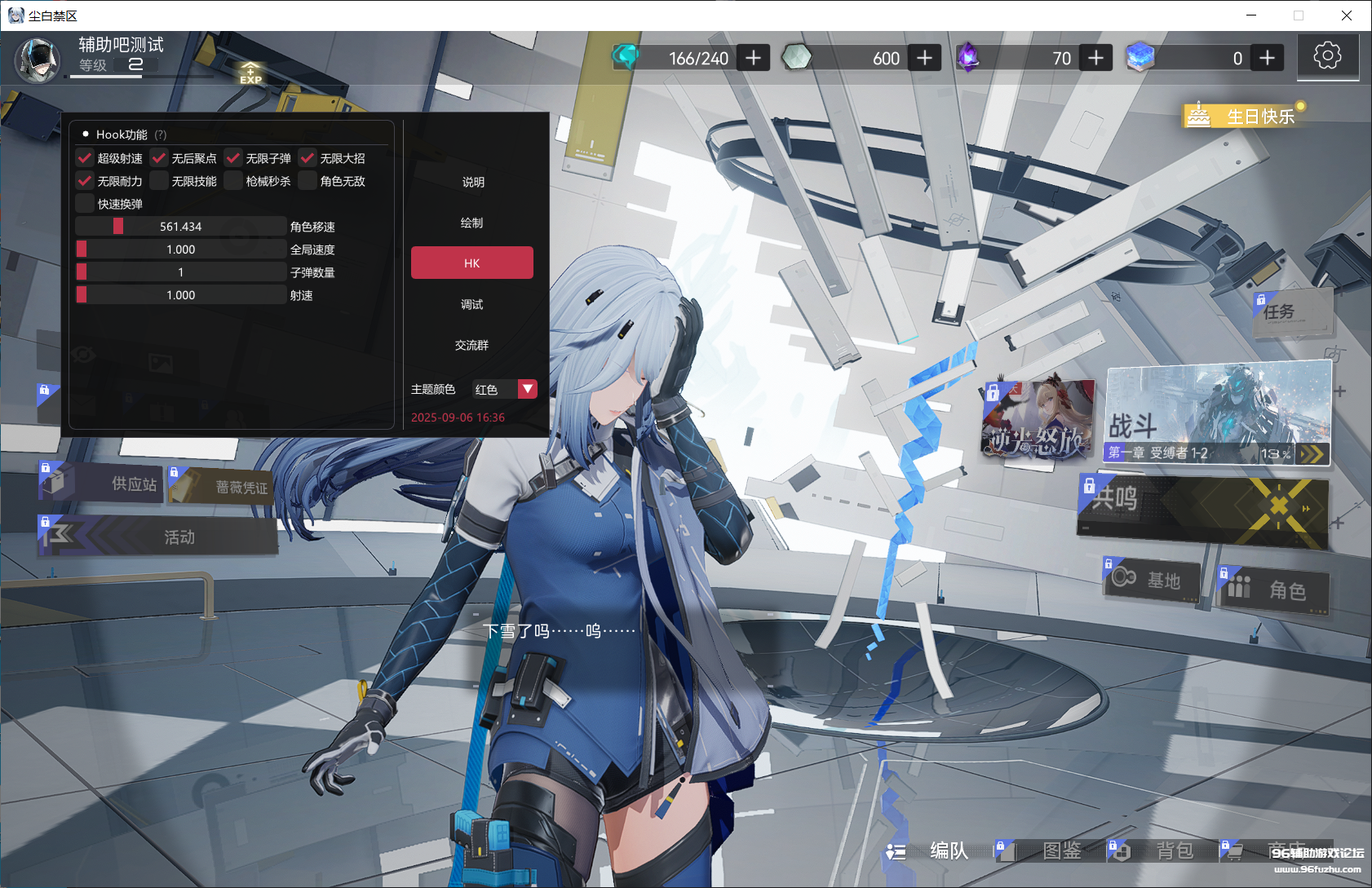Open the 基地 base menu

coord(1151,581)
